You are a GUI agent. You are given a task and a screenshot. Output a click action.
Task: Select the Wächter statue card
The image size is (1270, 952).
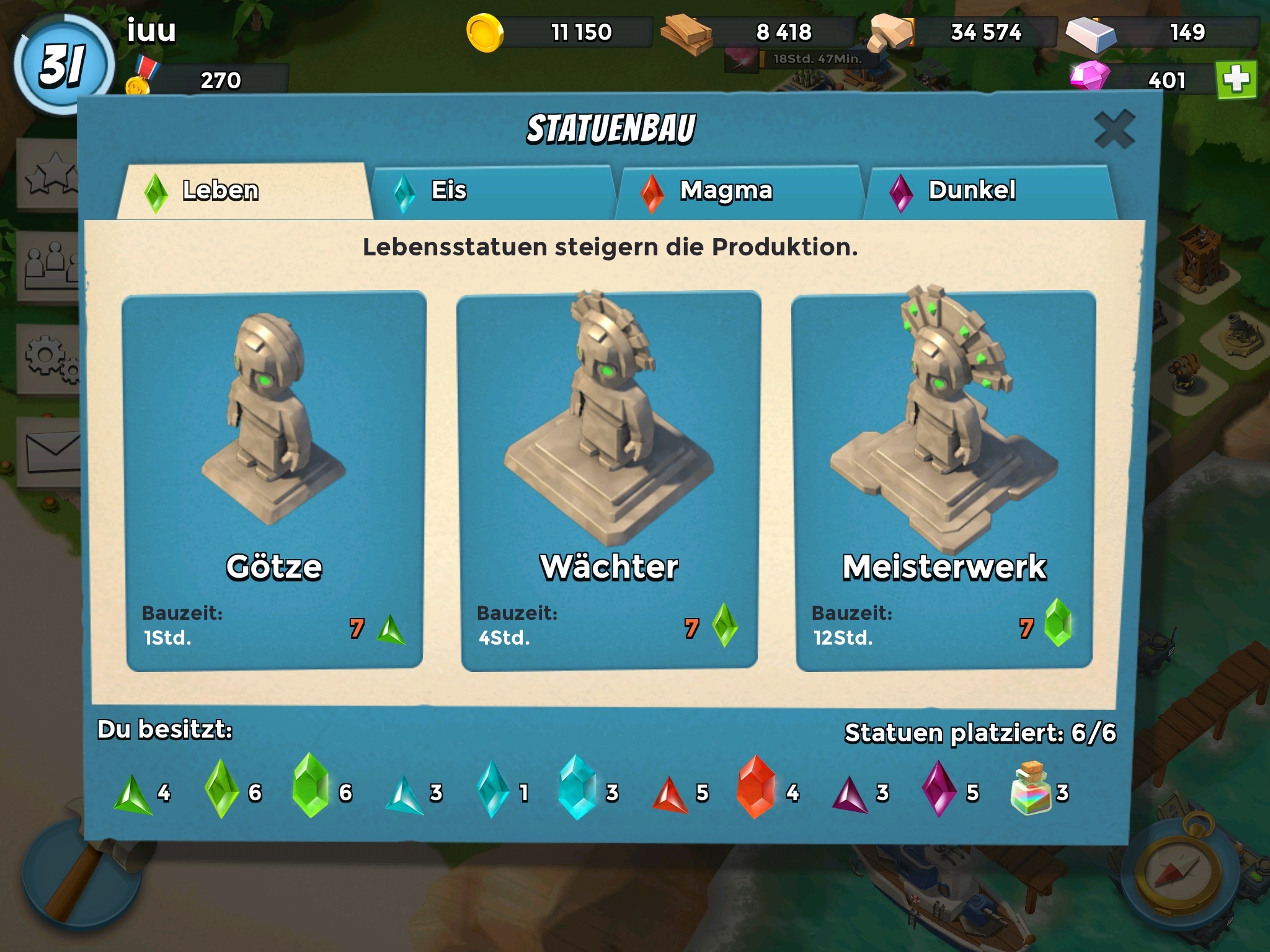point(609,480)
